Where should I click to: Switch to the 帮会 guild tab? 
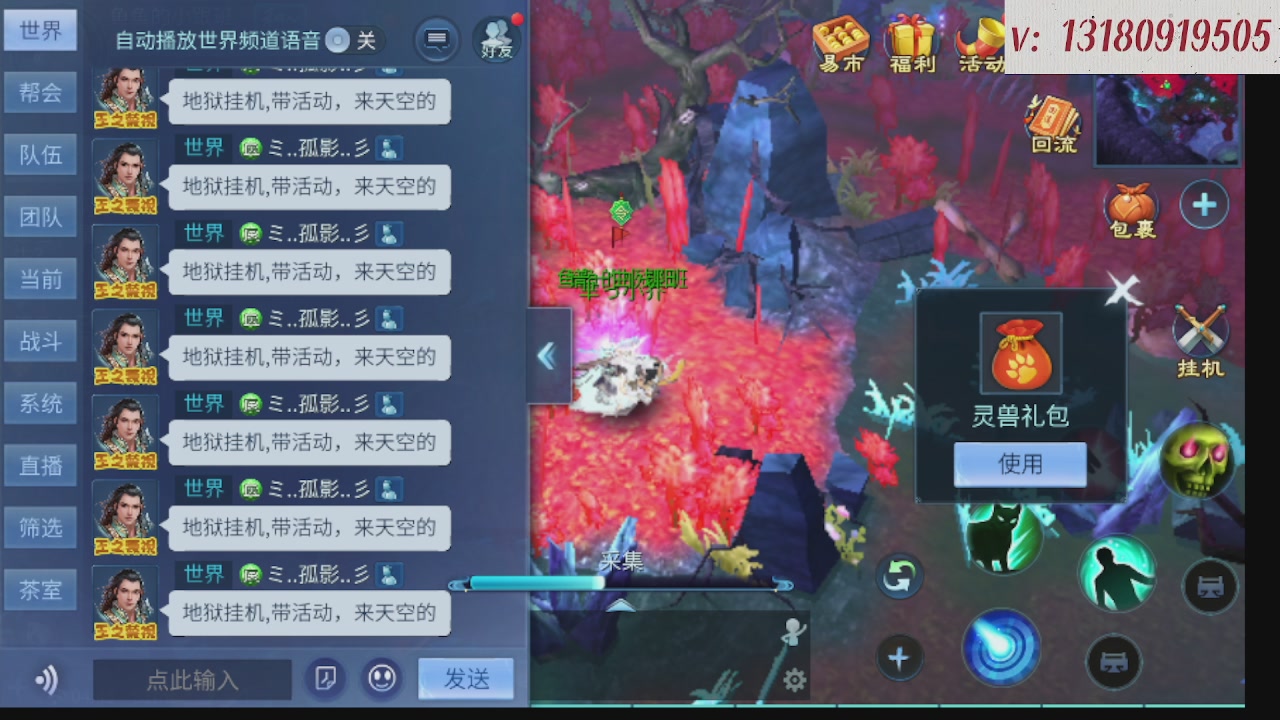point(40,92)
